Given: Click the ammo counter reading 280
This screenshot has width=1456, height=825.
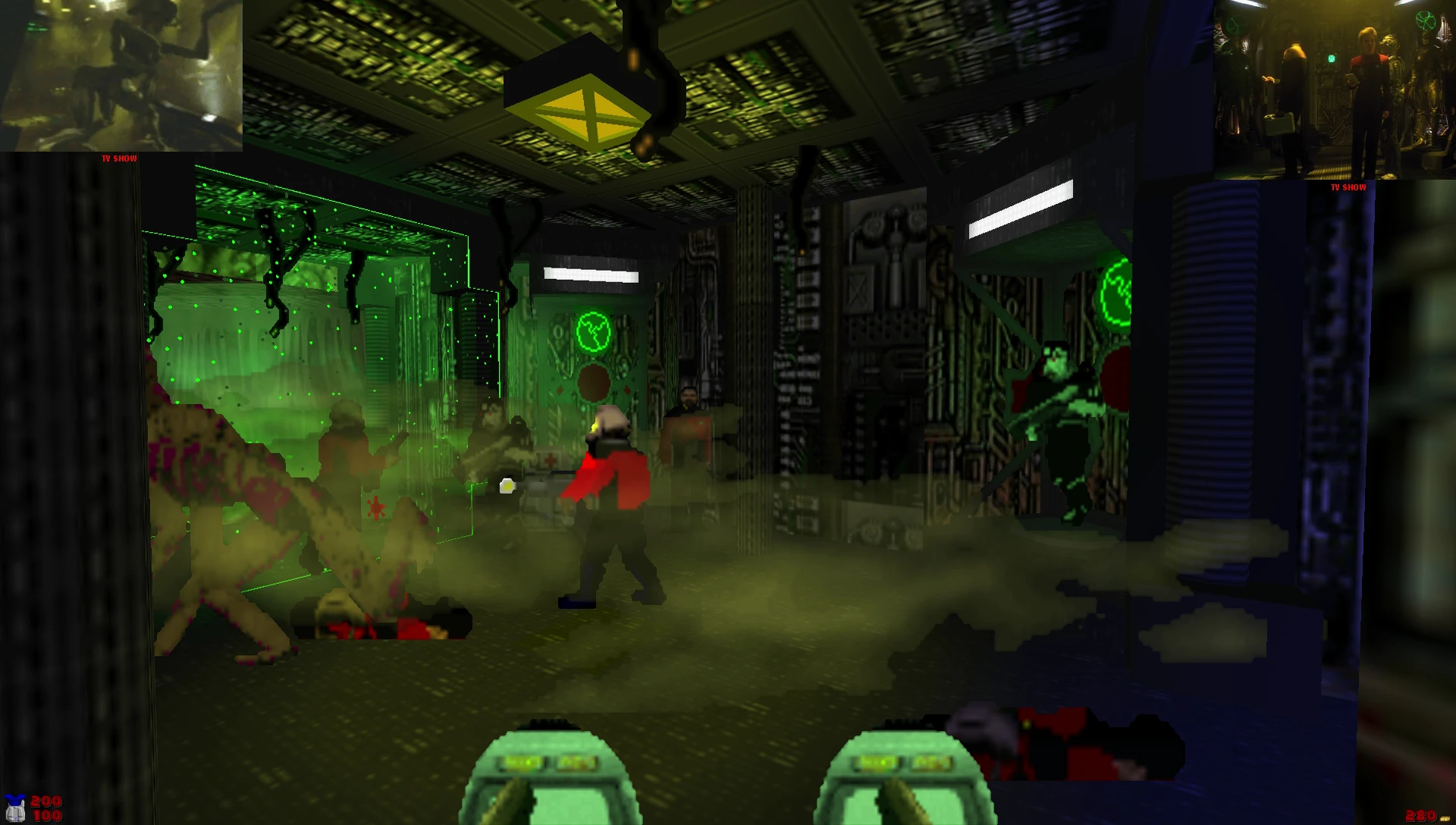Looking at the screenshot, I should [1421, 816].
